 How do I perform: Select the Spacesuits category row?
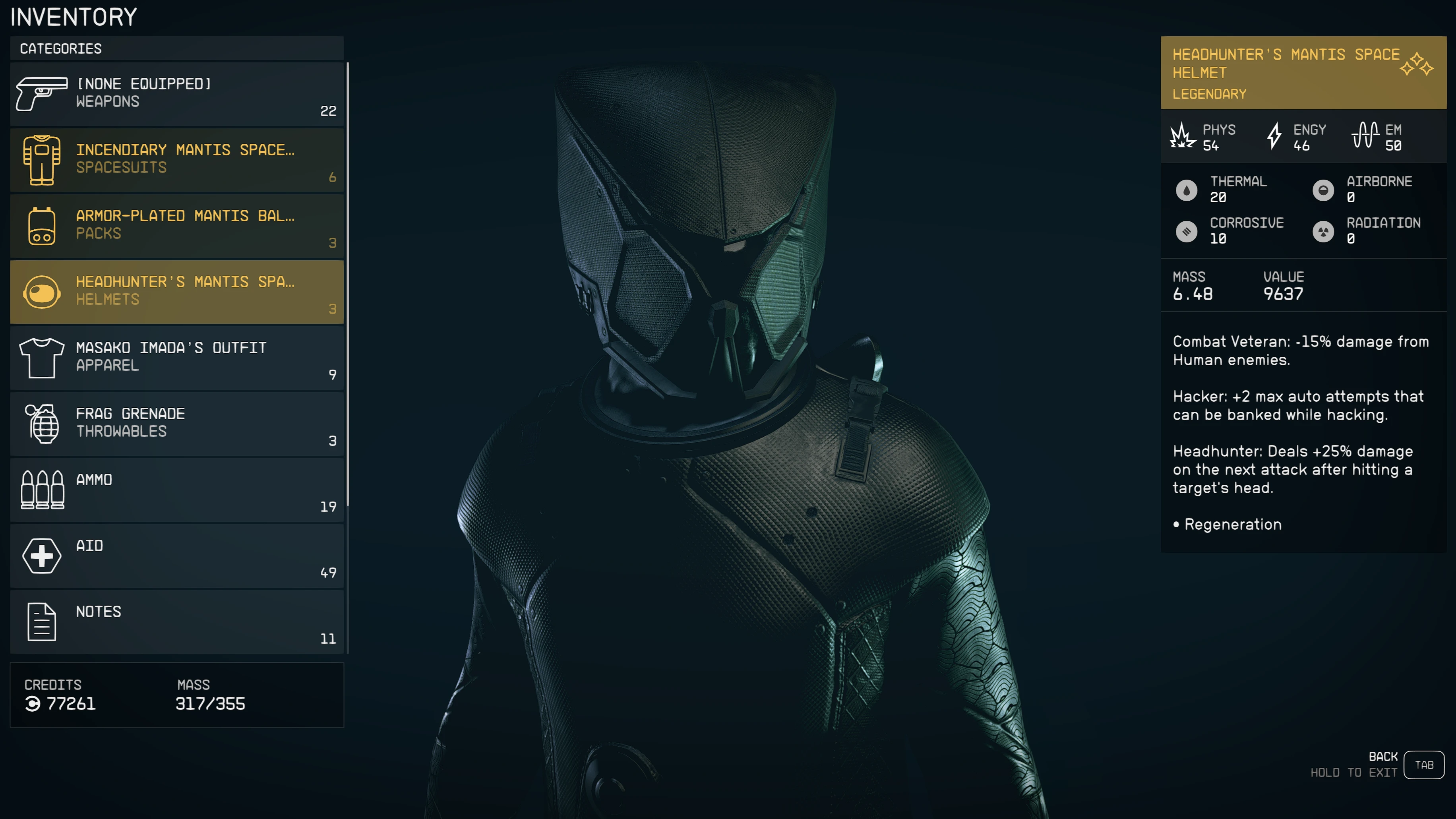(x=176, y=160)
